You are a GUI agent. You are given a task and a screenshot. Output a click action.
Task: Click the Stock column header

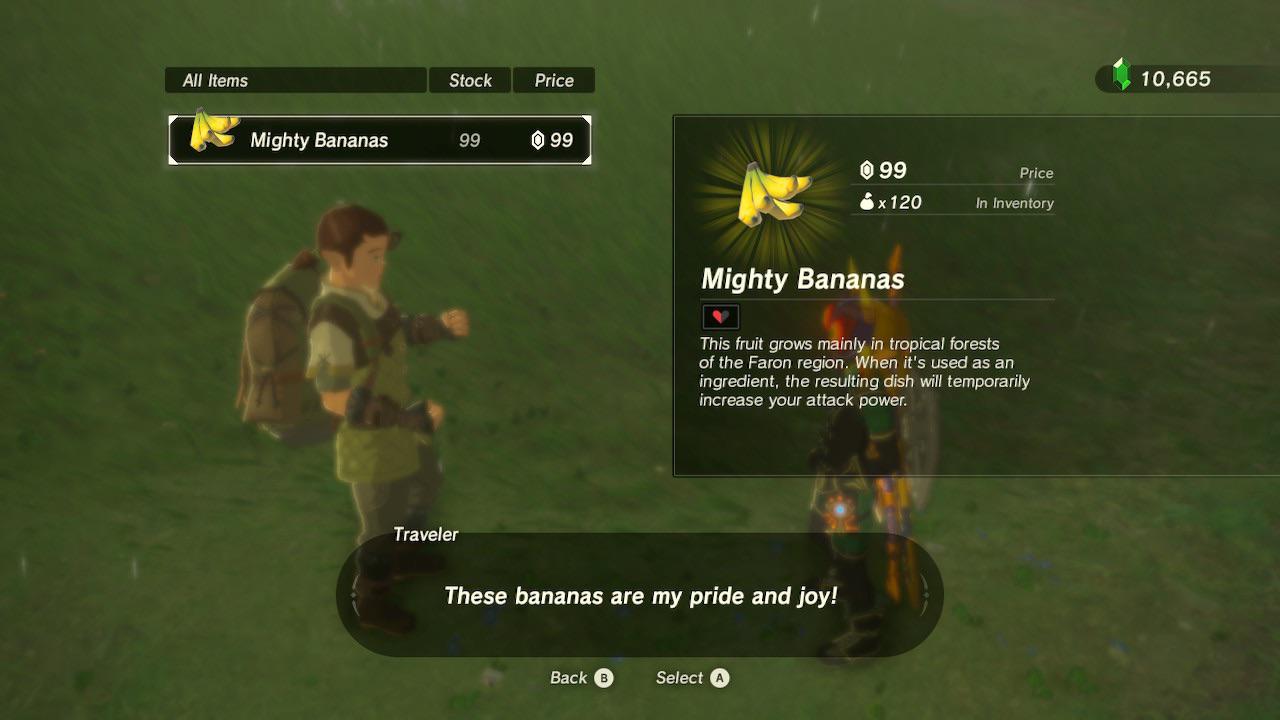click(x=470, y=80)
